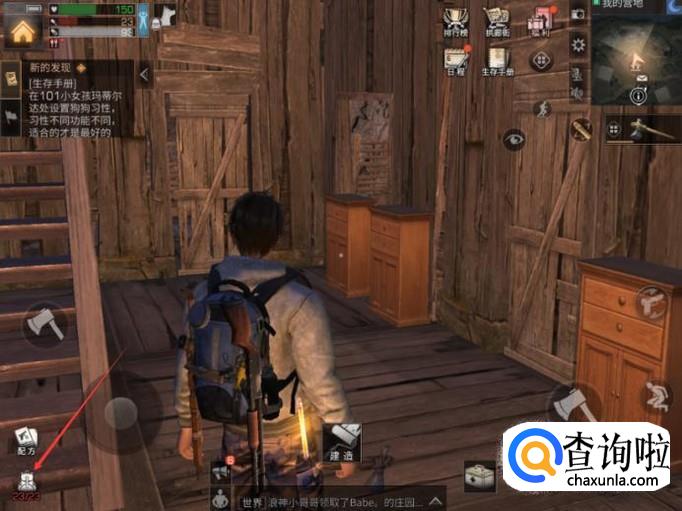Open the 抗霸街 shop cart icon
This screenshot has height=511, width=682.
tap(496, 22)
